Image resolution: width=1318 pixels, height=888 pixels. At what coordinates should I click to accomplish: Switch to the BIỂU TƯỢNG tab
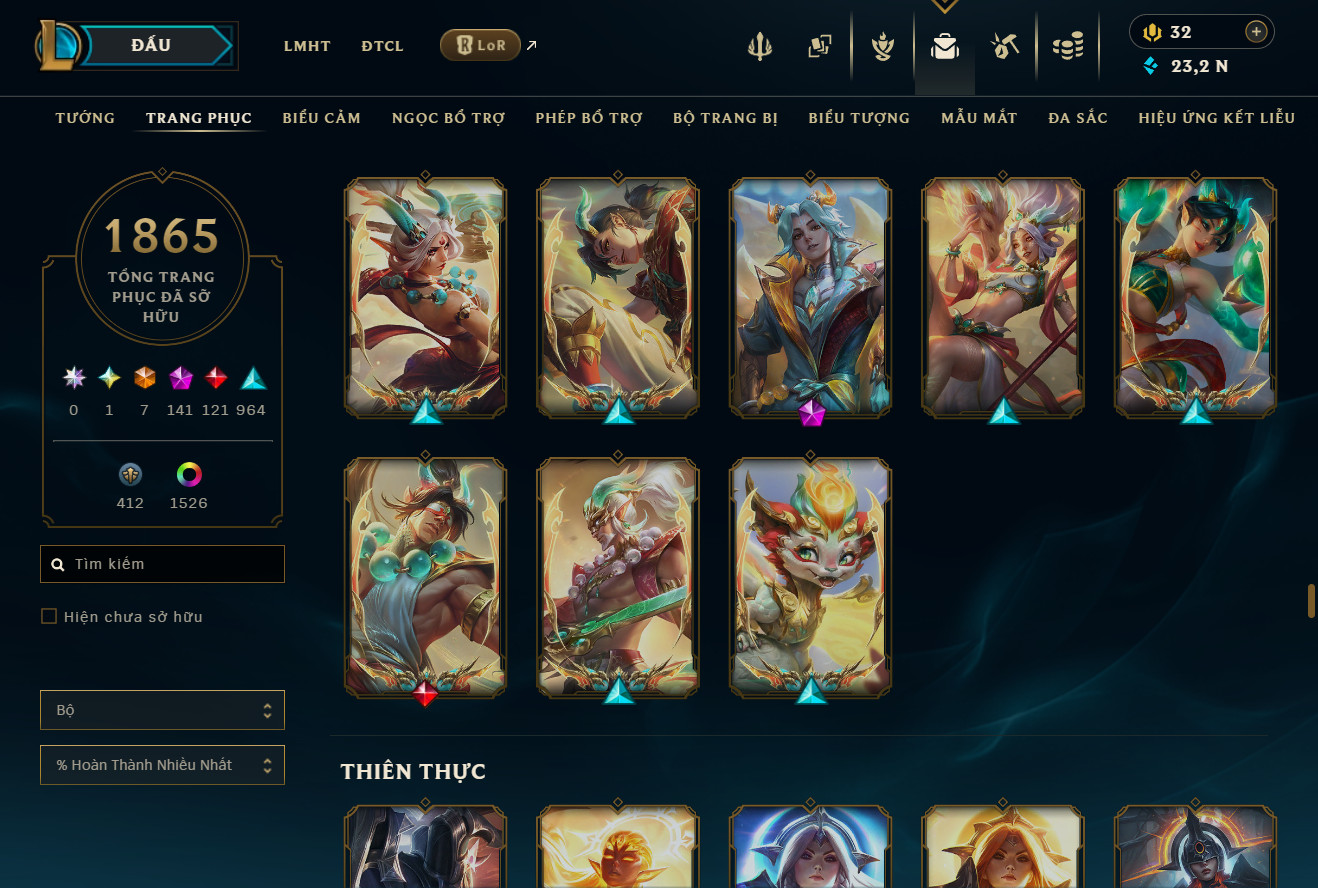click(x=859, y=118)
